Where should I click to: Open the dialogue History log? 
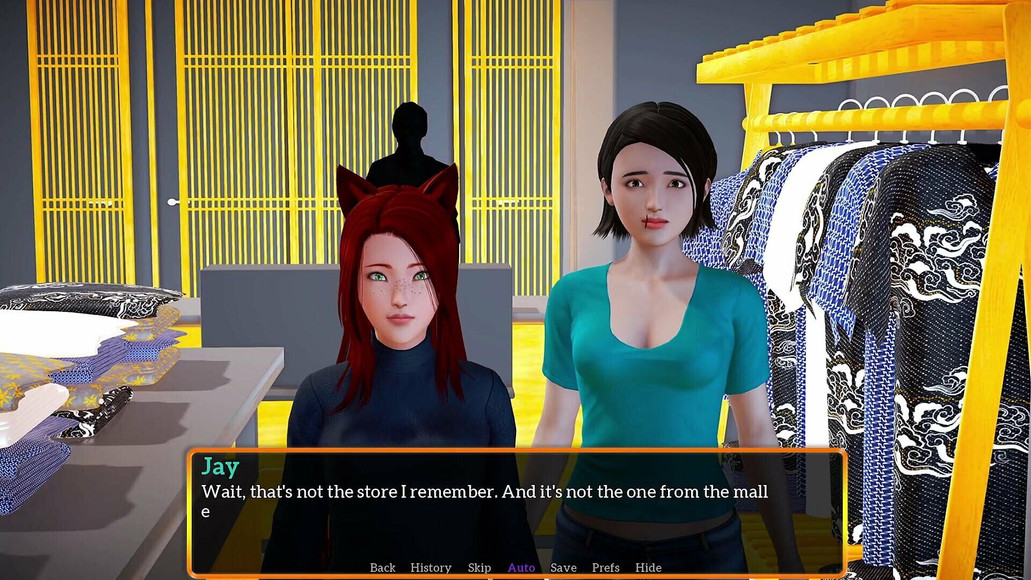(431, 568)
